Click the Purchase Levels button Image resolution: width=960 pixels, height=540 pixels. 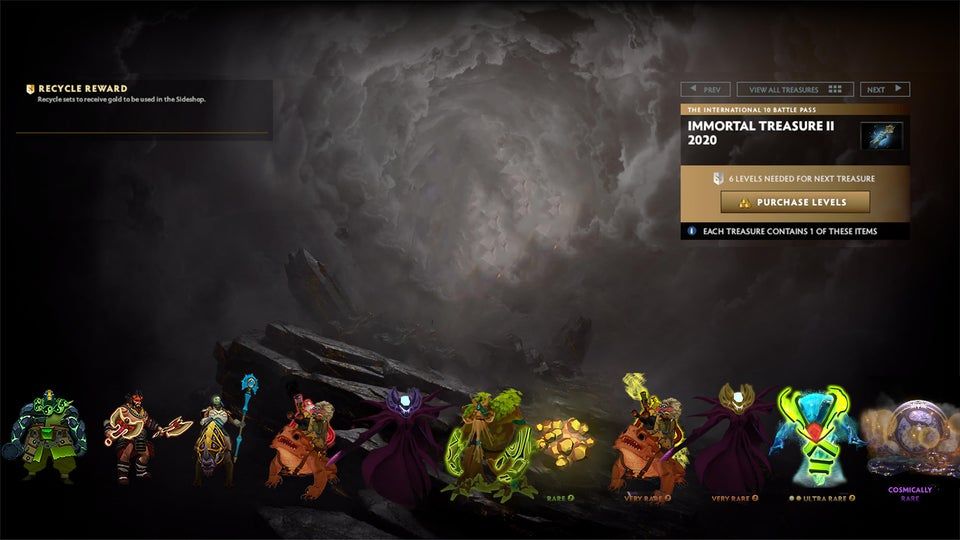pos(795,202)
